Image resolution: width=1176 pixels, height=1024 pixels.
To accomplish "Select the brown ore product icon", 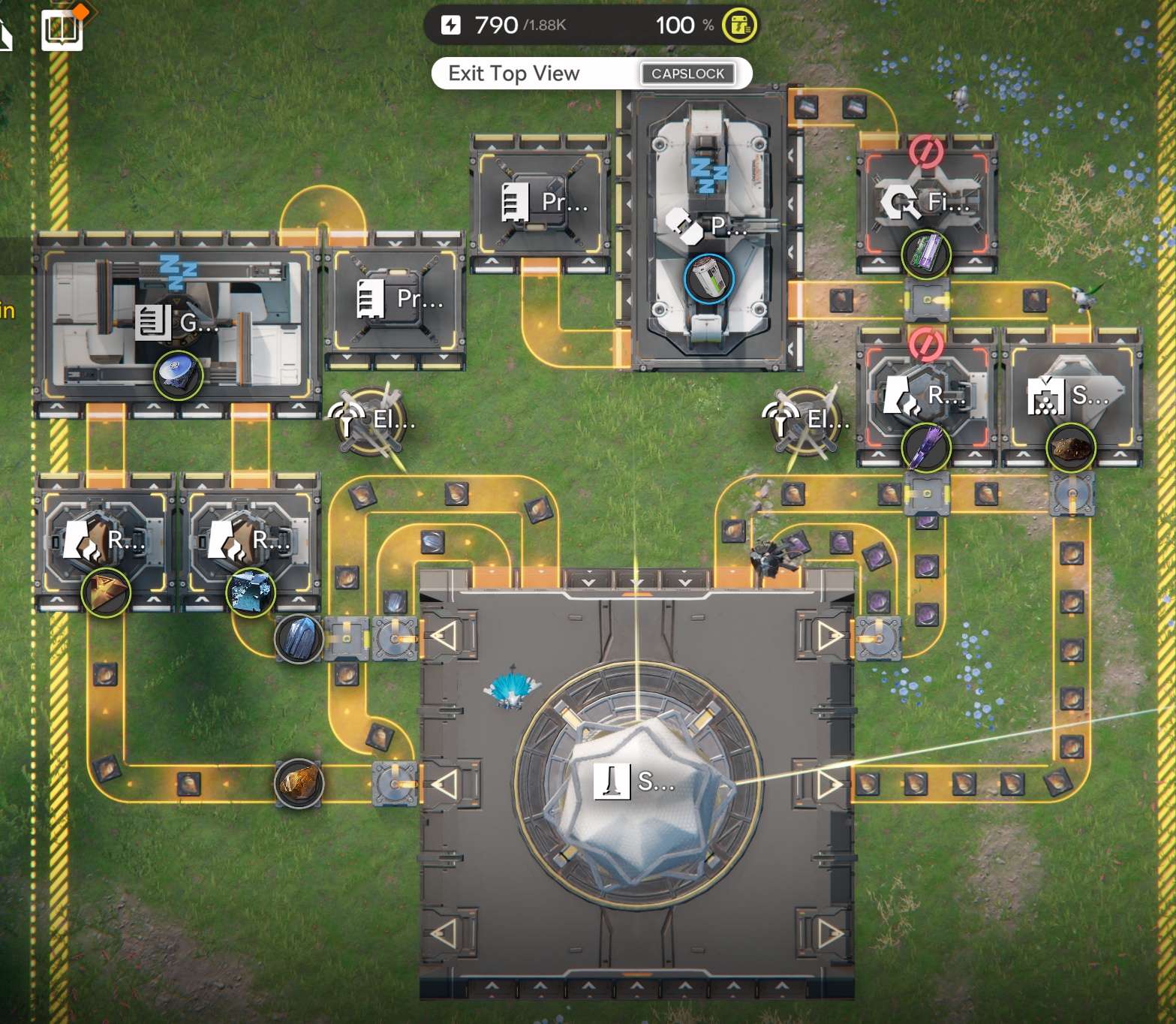I will tap(1070, 449).
